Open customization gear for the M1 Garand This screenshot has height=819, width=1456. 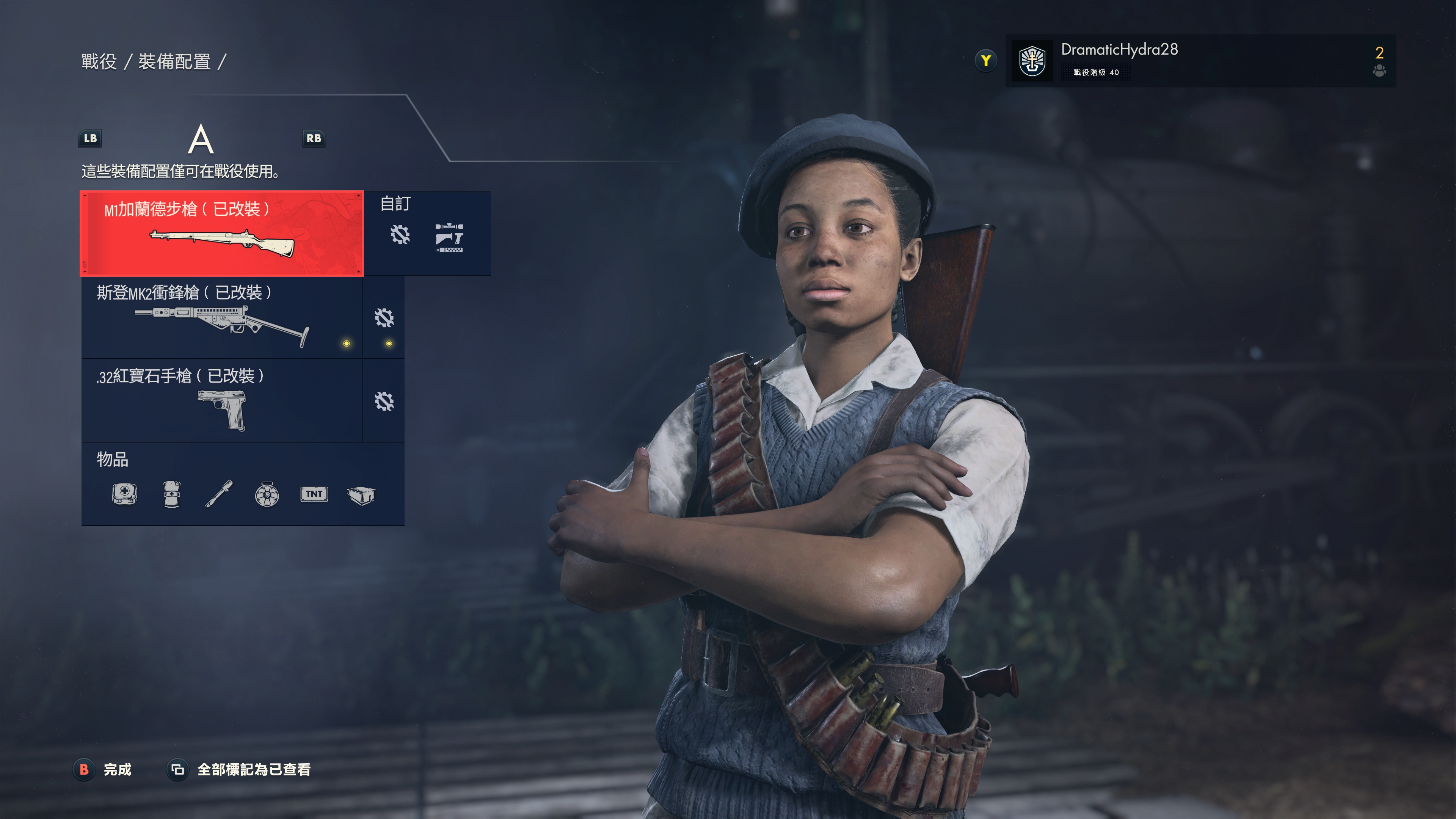point(400,235)
